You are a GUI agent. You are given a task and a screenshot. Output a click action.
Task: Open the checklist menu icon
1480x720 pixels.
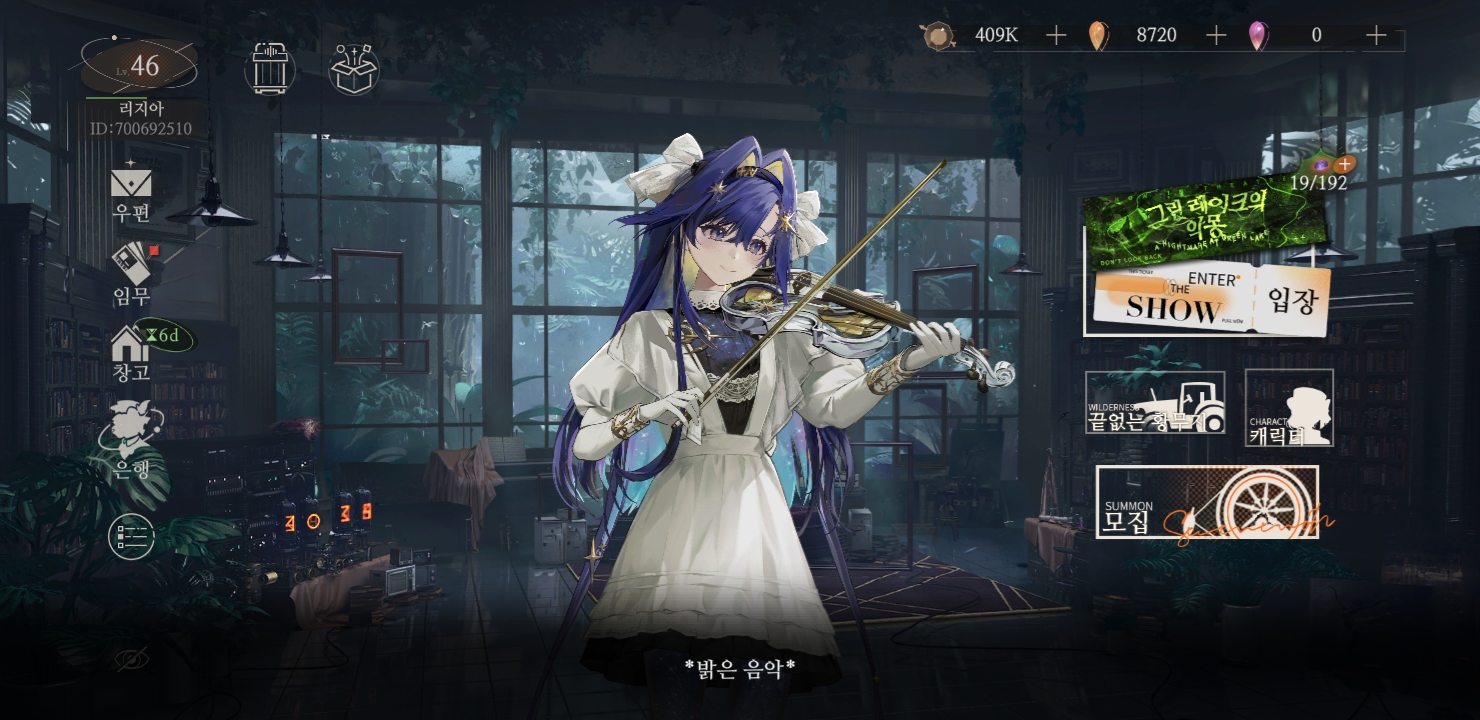click(131, 536)
